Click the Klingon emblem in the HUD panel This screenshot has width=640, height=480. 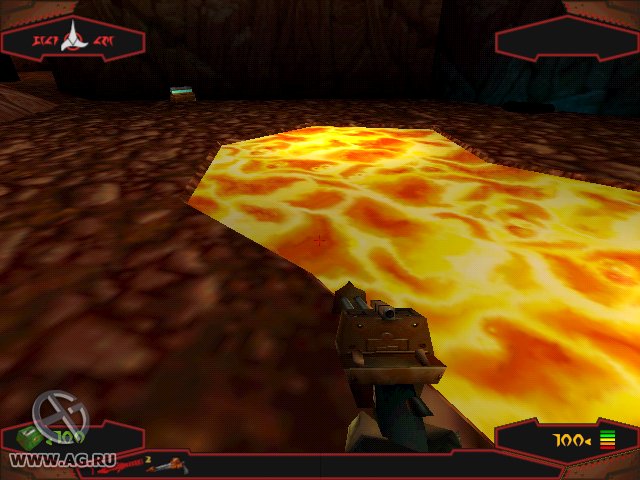tap(74, 38)
